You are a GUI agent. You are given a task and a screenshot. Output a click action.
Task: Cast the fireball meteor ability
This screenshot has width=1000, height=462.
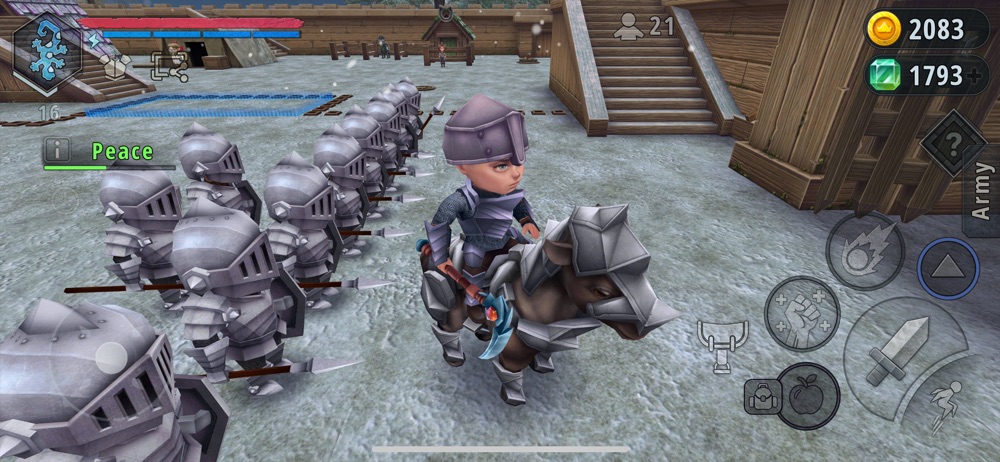pyautogui.click(x=866, y=251)
